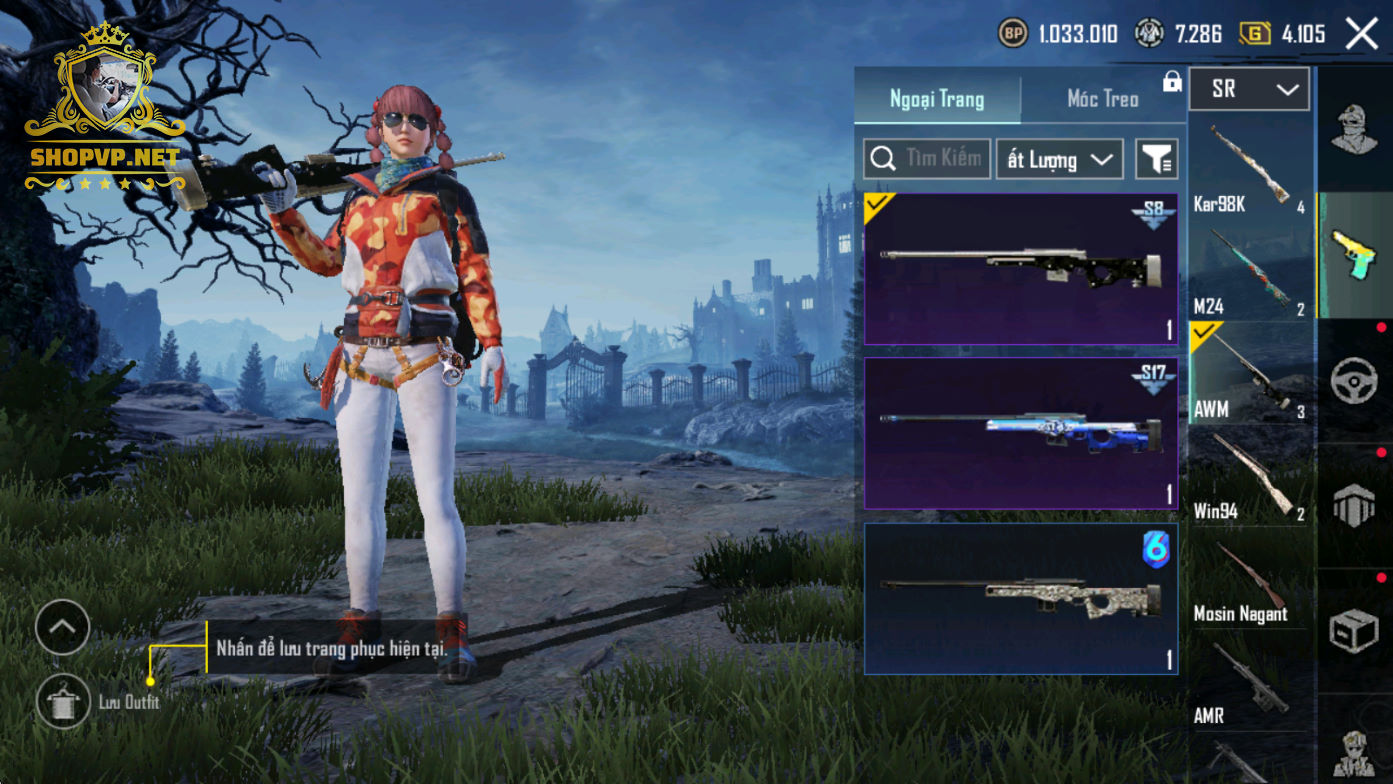Open the vehicle steering wheel category
Screen dimensions: 1393x784
click(1354, 381)
